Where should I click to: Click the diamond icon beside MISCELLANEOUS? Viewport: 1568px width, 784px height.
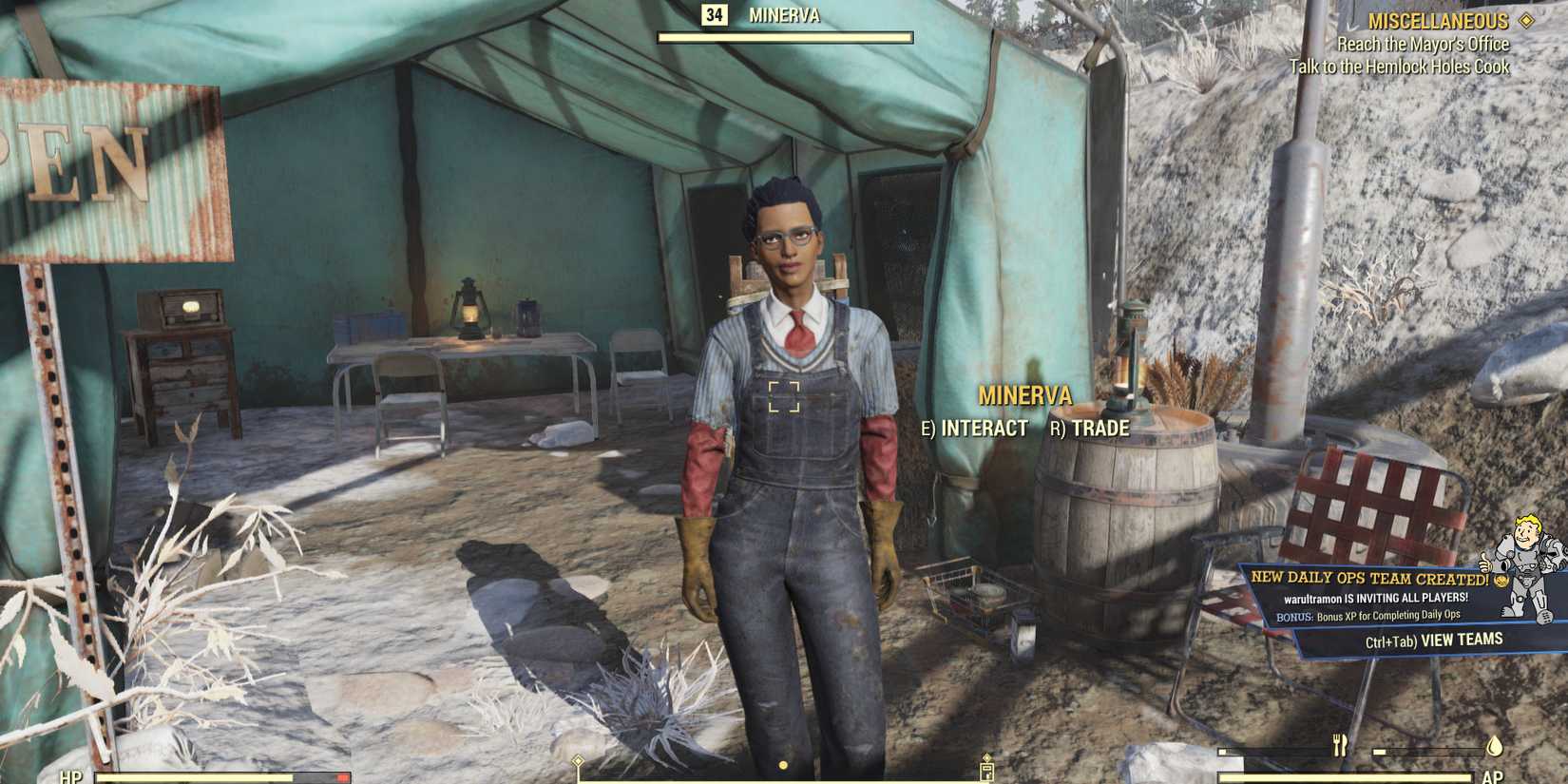click(x=1529, y=20)
